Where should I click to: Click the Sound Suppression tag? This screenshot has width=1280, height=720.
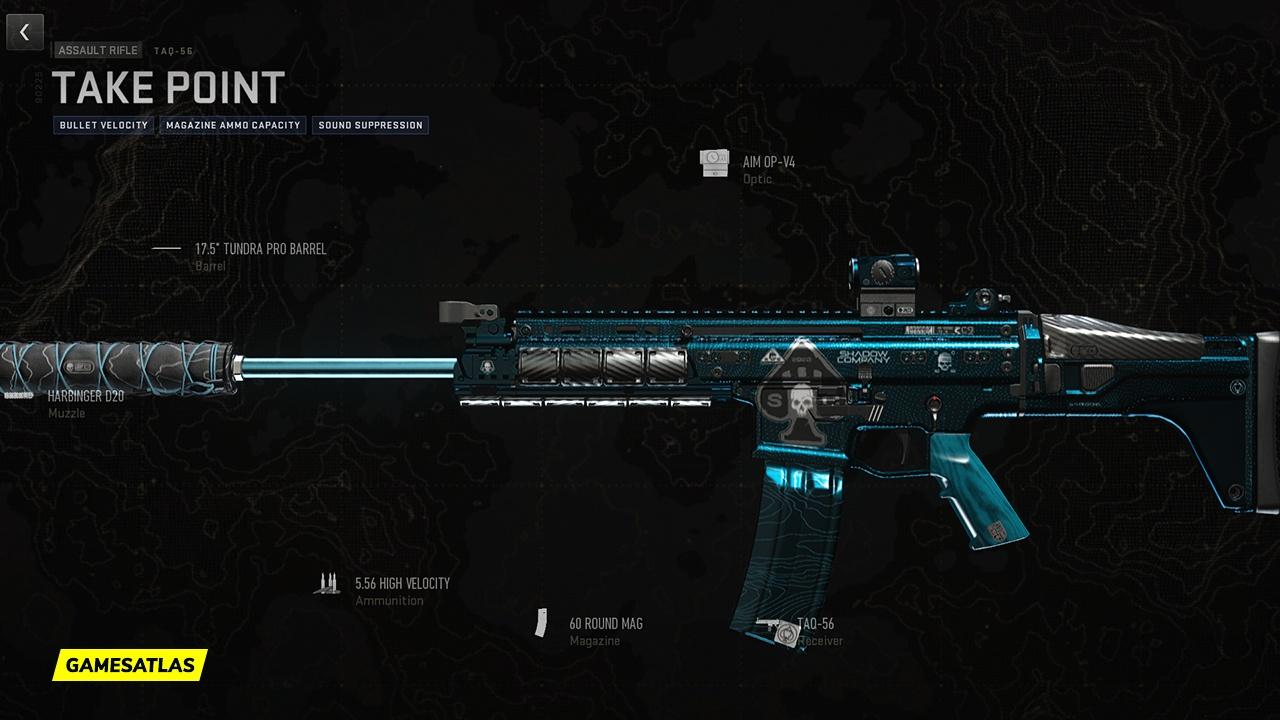370,125
